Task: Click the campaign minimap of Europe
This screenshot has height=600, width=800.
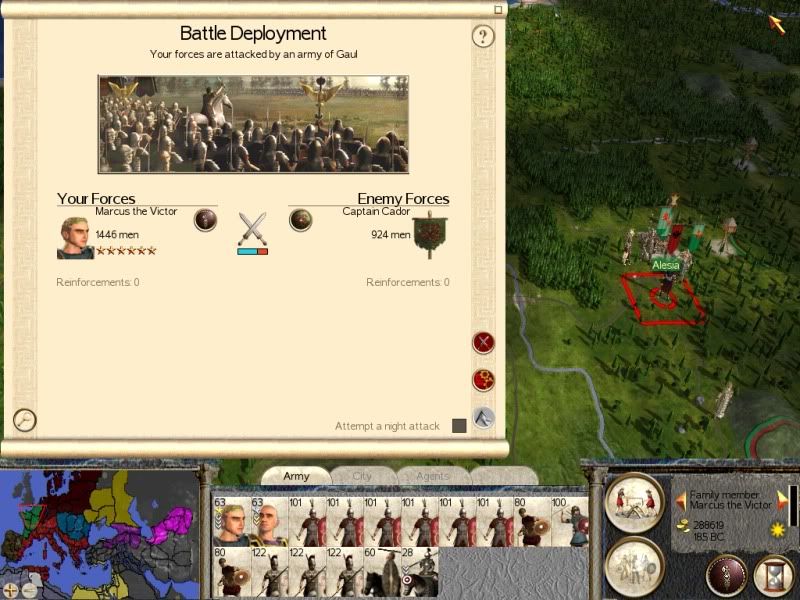Action: click(100, 525)
